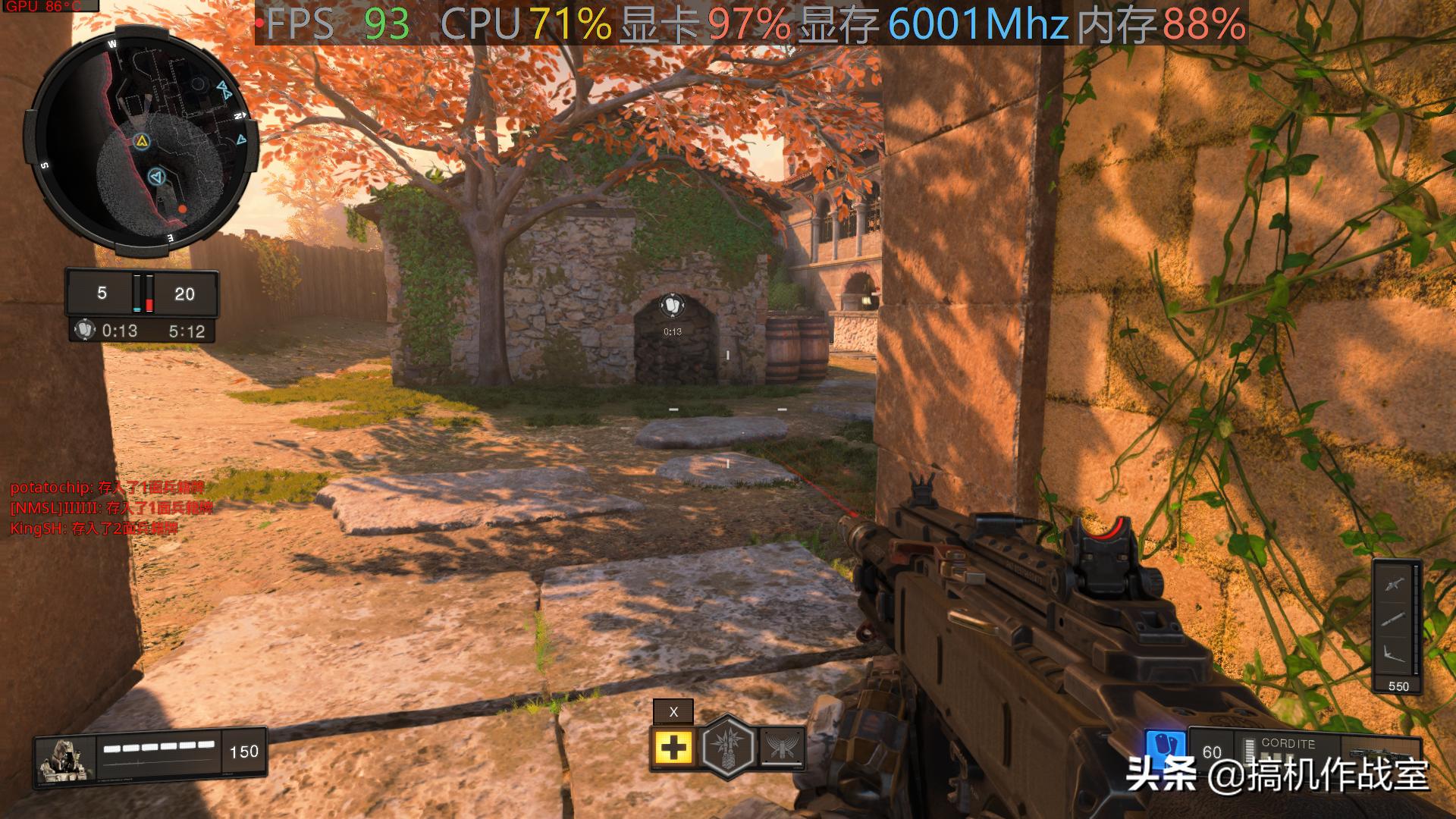
Task: Select the middle missile scorestreak slot
Action: (1394, 619)
